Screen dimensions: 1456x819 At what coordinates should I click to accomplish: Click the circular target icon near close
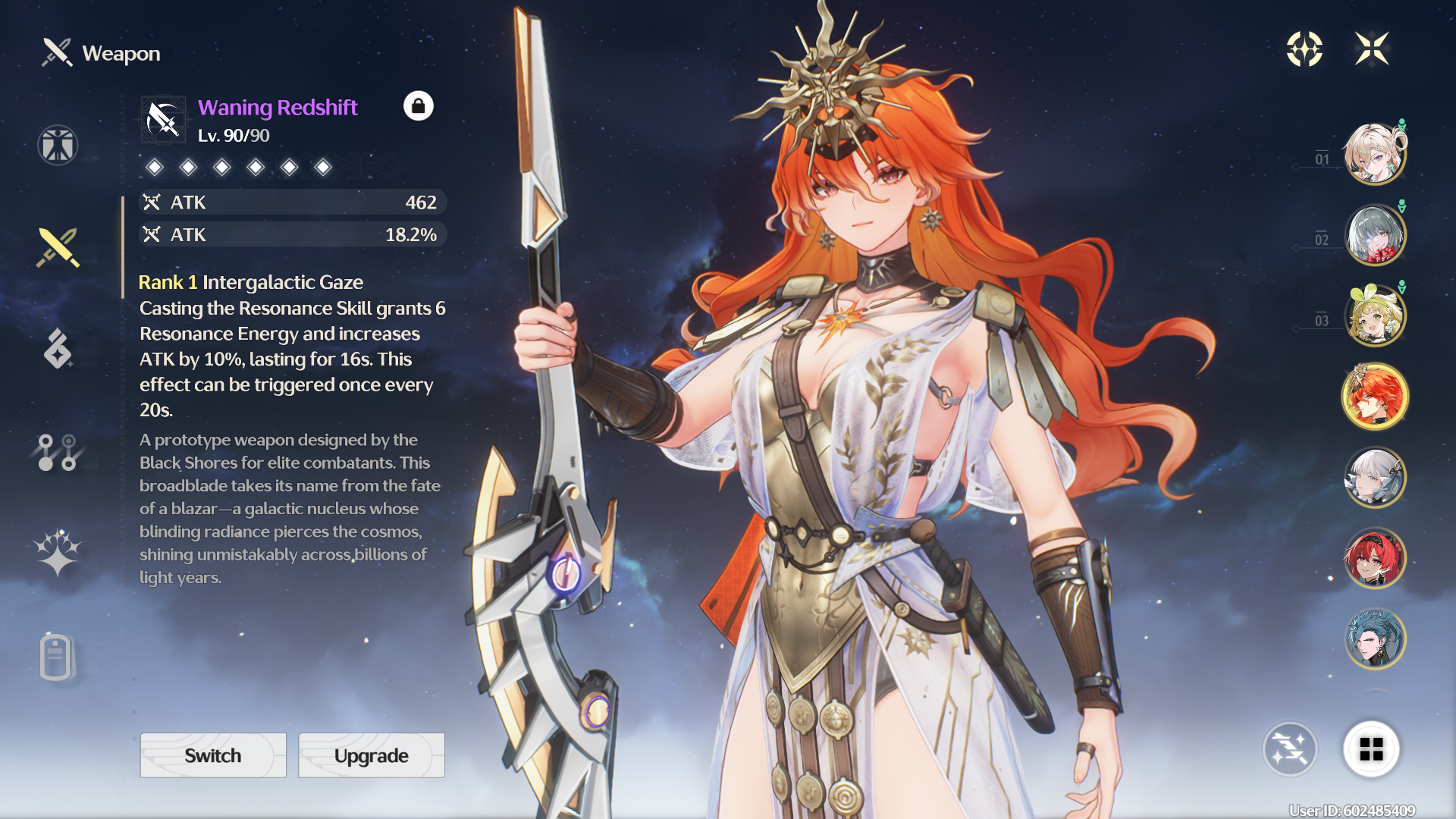(1304, 49)
